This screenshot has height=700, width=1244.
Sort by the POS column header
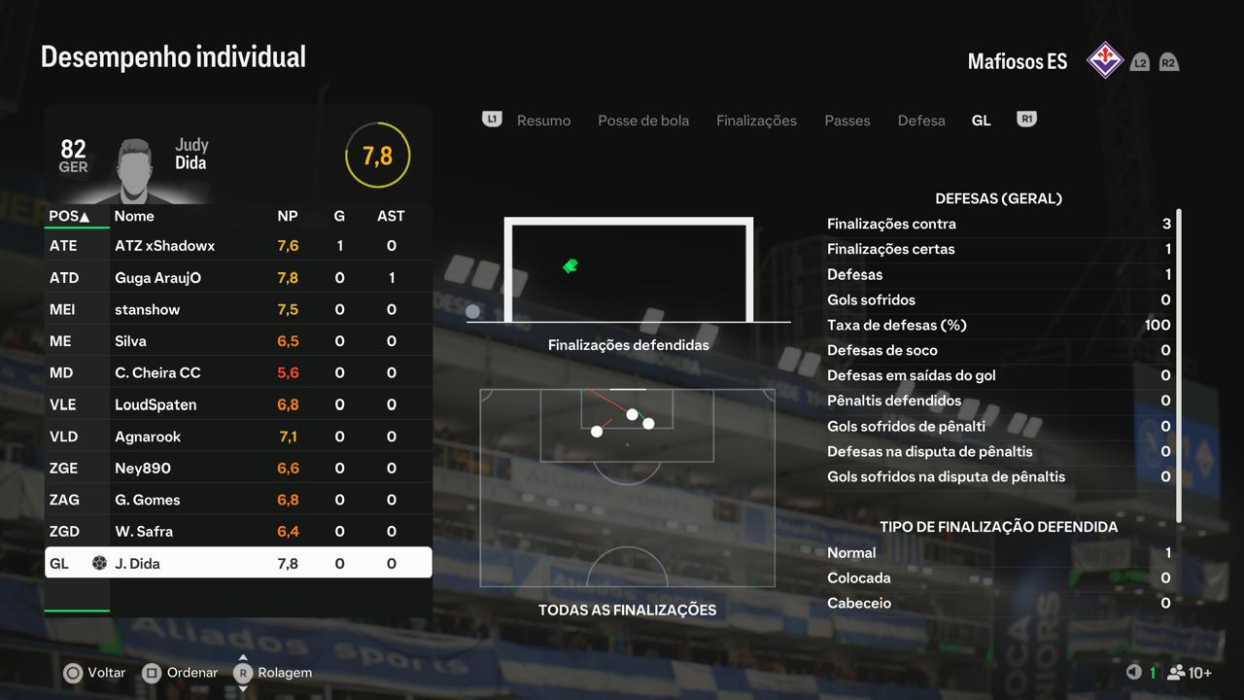(69, 216)
